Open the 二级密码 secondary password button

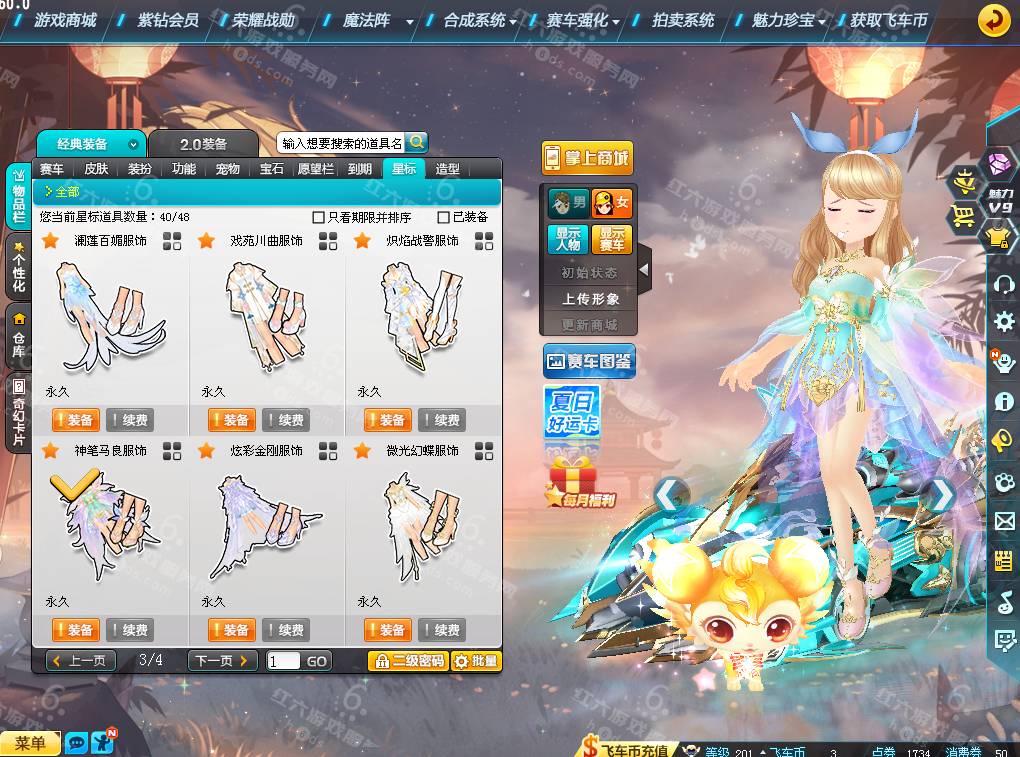[407, 661]
